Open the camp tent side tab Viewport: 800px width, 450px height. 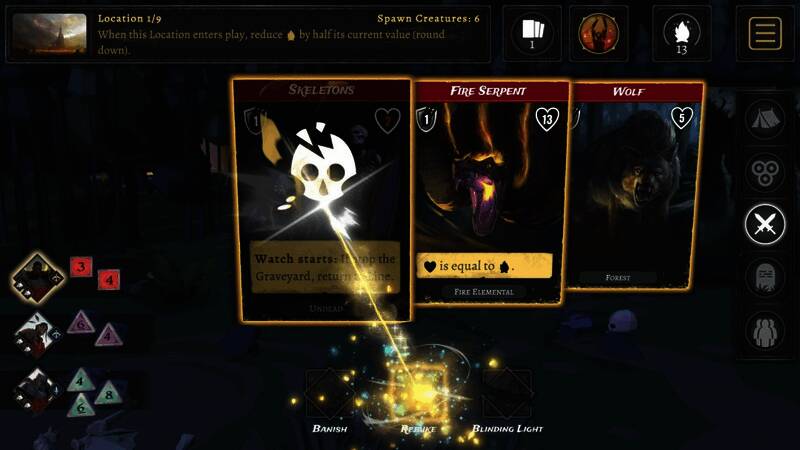pos(765,120)
